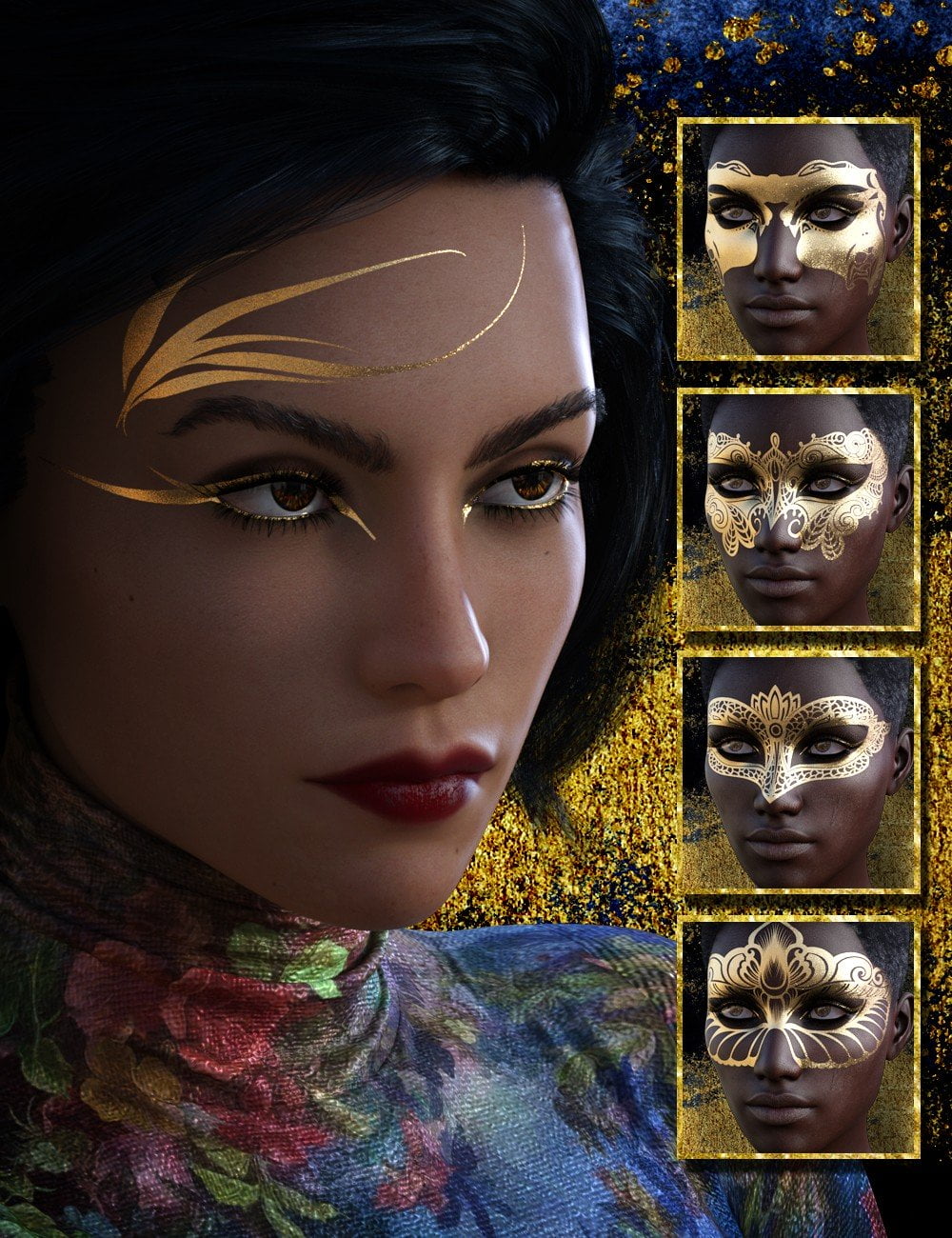Select the solid gold foil mask thumbnail
This screenshot has height=1238, width=952.
798,239
